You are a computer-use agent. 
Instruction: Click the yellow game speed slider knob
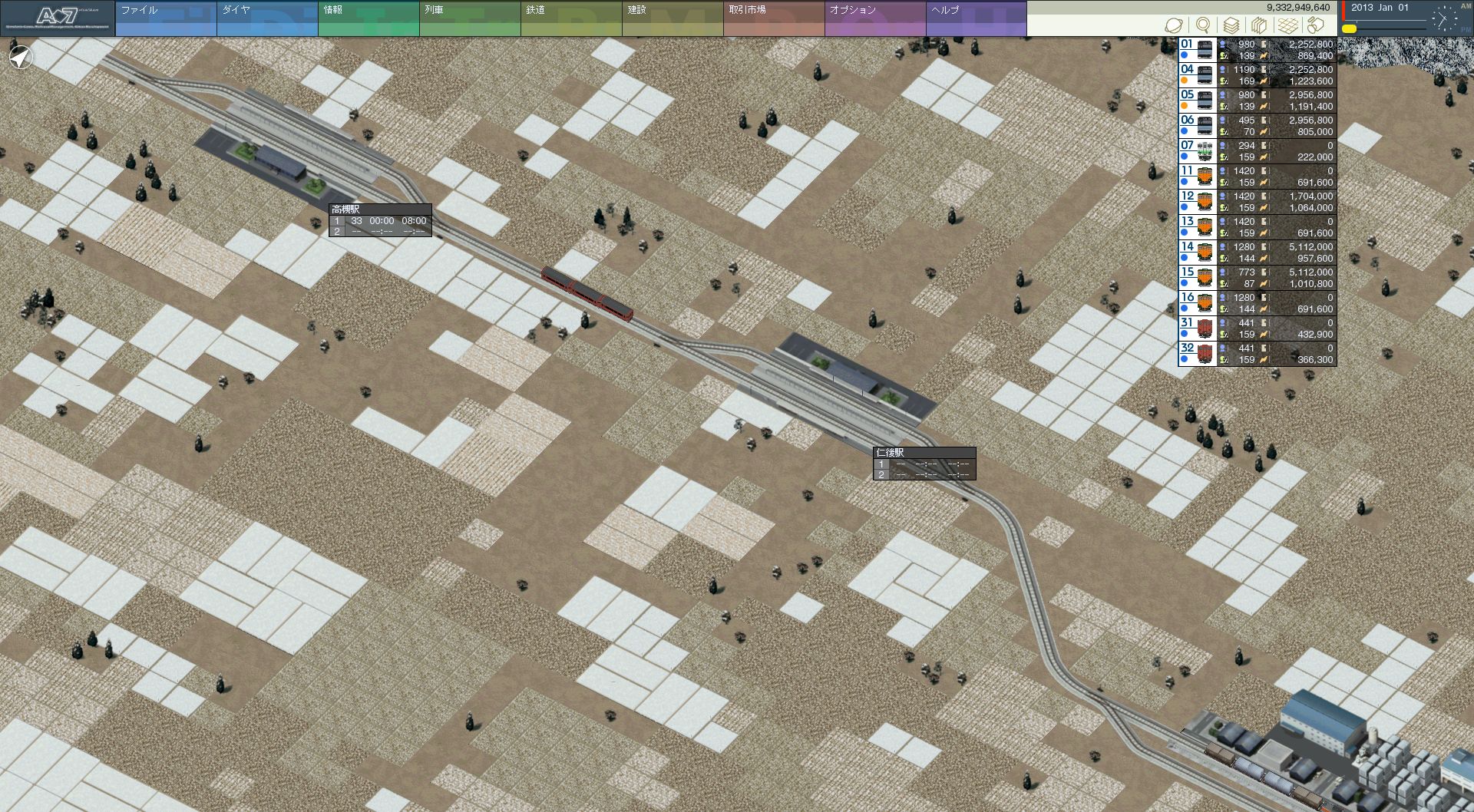(x=1349, y=28)
